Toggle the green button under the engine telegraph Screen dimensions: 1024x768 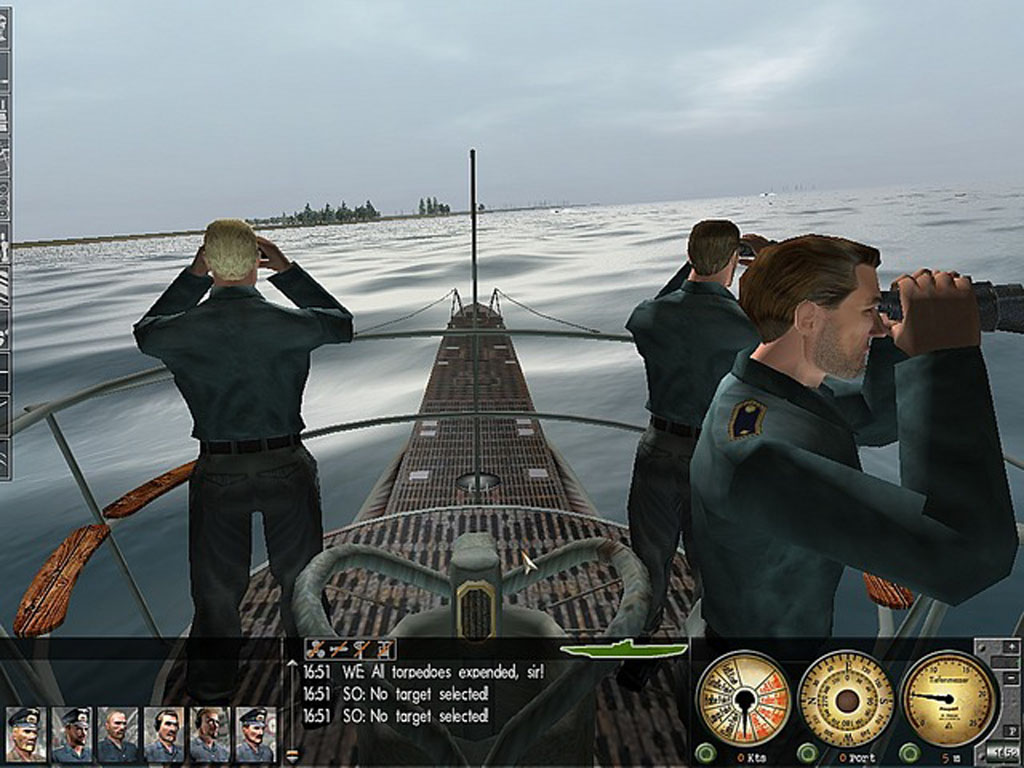(706, 752)
